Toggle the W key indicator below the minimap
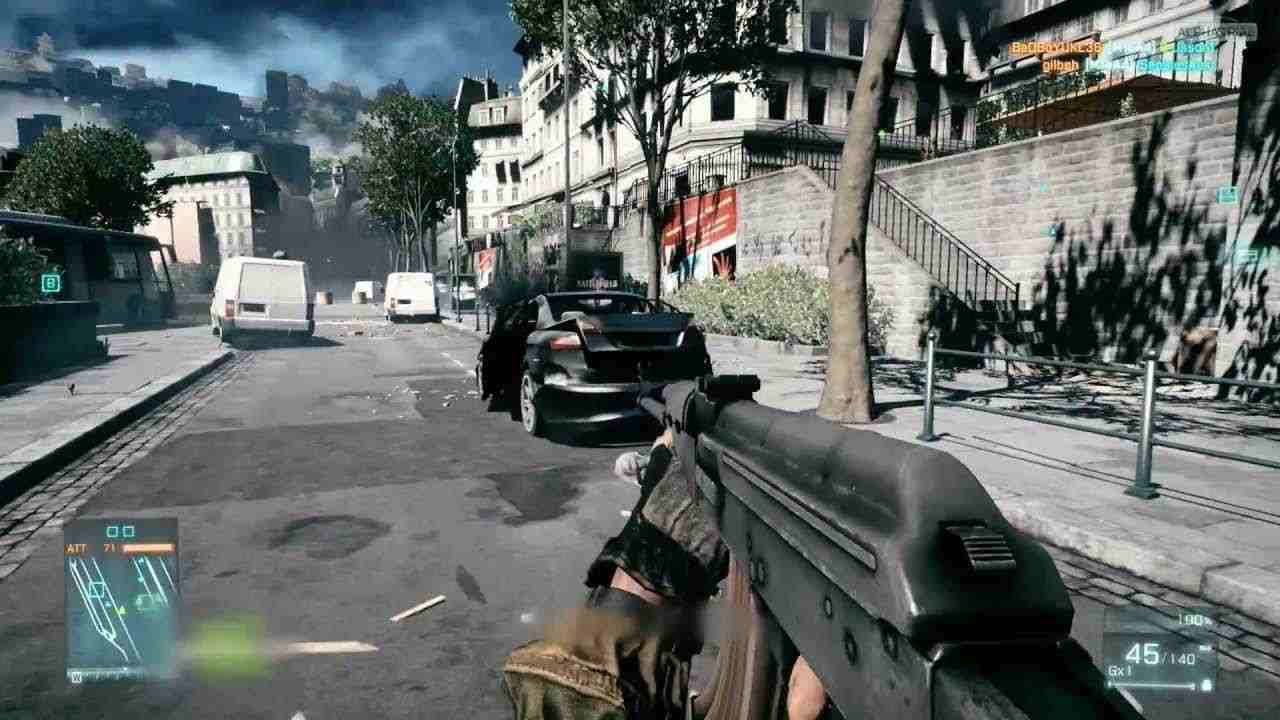The width and height of the screenshot is (1280, 720). (x=76, y=675)
